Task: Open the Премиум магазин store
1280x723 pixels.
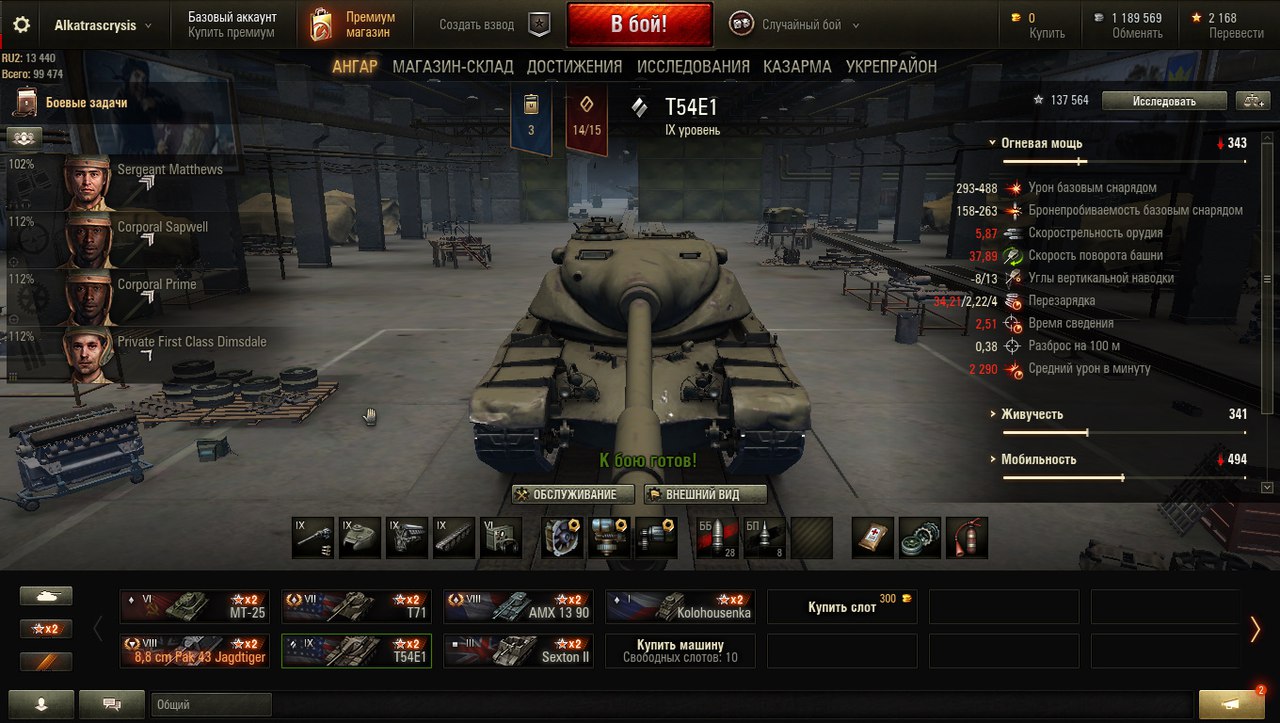Action: click(x=352, y=25)
